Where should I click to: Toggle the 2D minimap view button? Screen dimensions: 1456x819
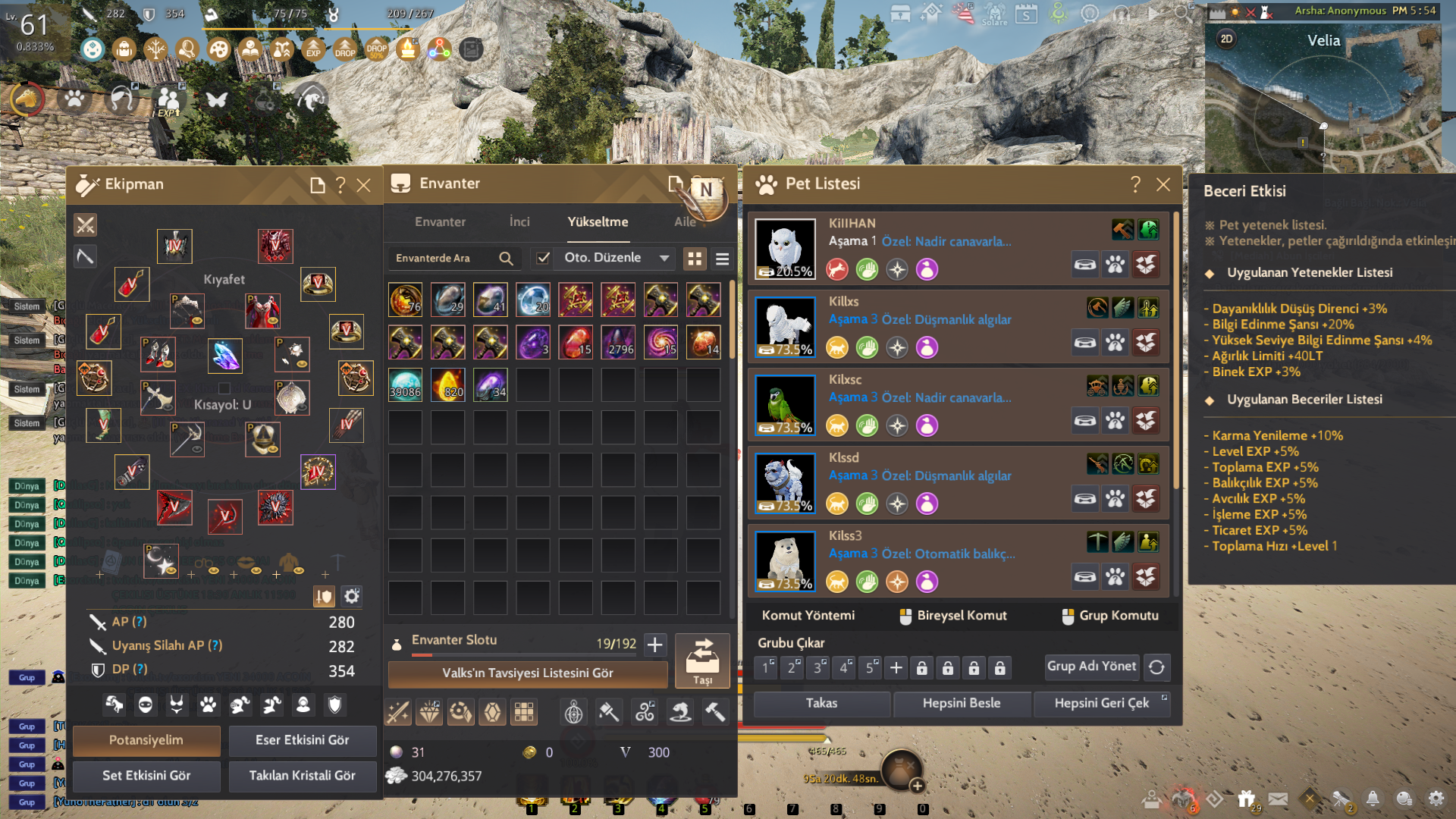coord(1226,39)
